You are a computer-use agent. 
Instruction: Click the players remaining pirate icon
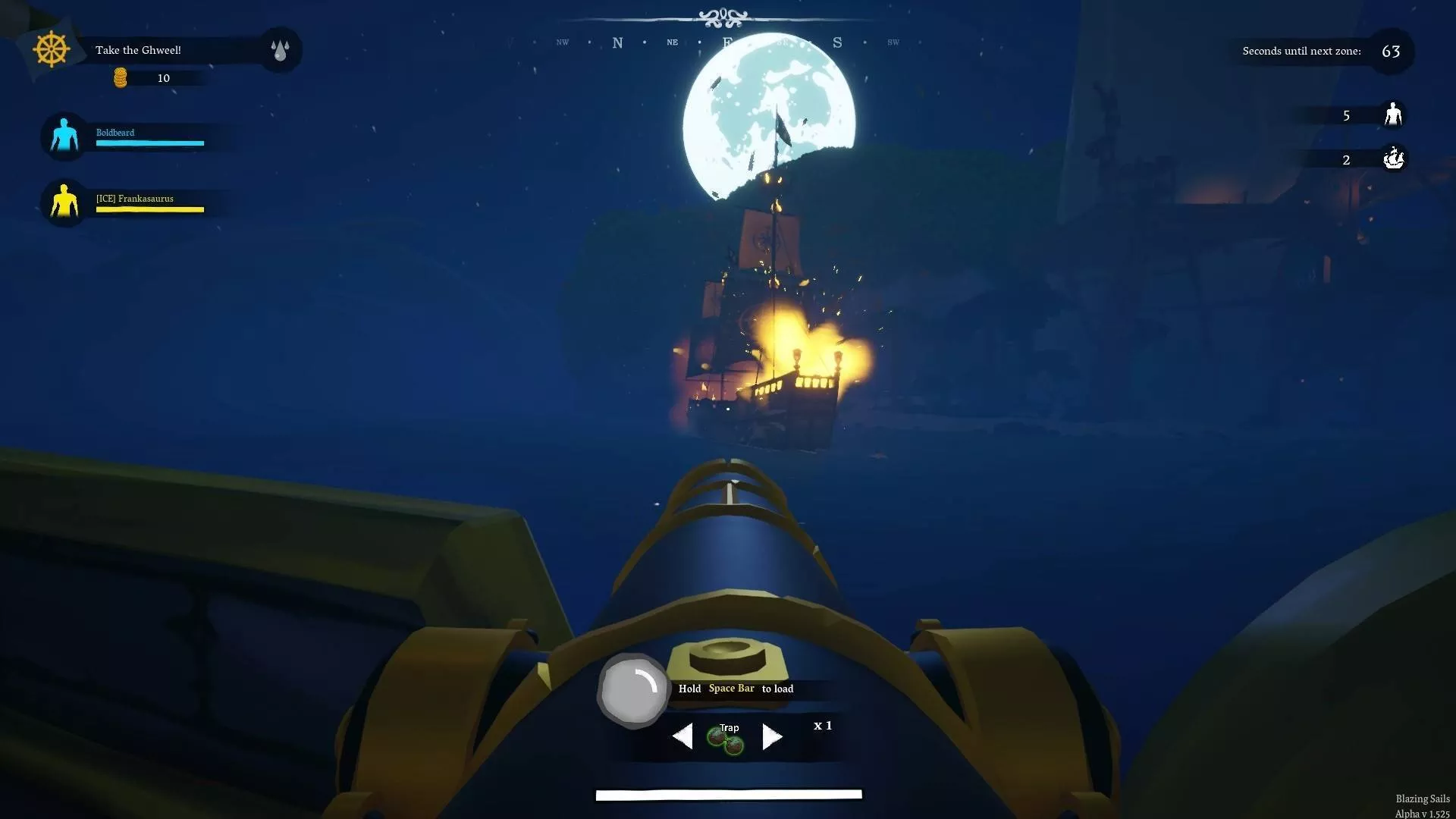click(x=1392, y=115)
